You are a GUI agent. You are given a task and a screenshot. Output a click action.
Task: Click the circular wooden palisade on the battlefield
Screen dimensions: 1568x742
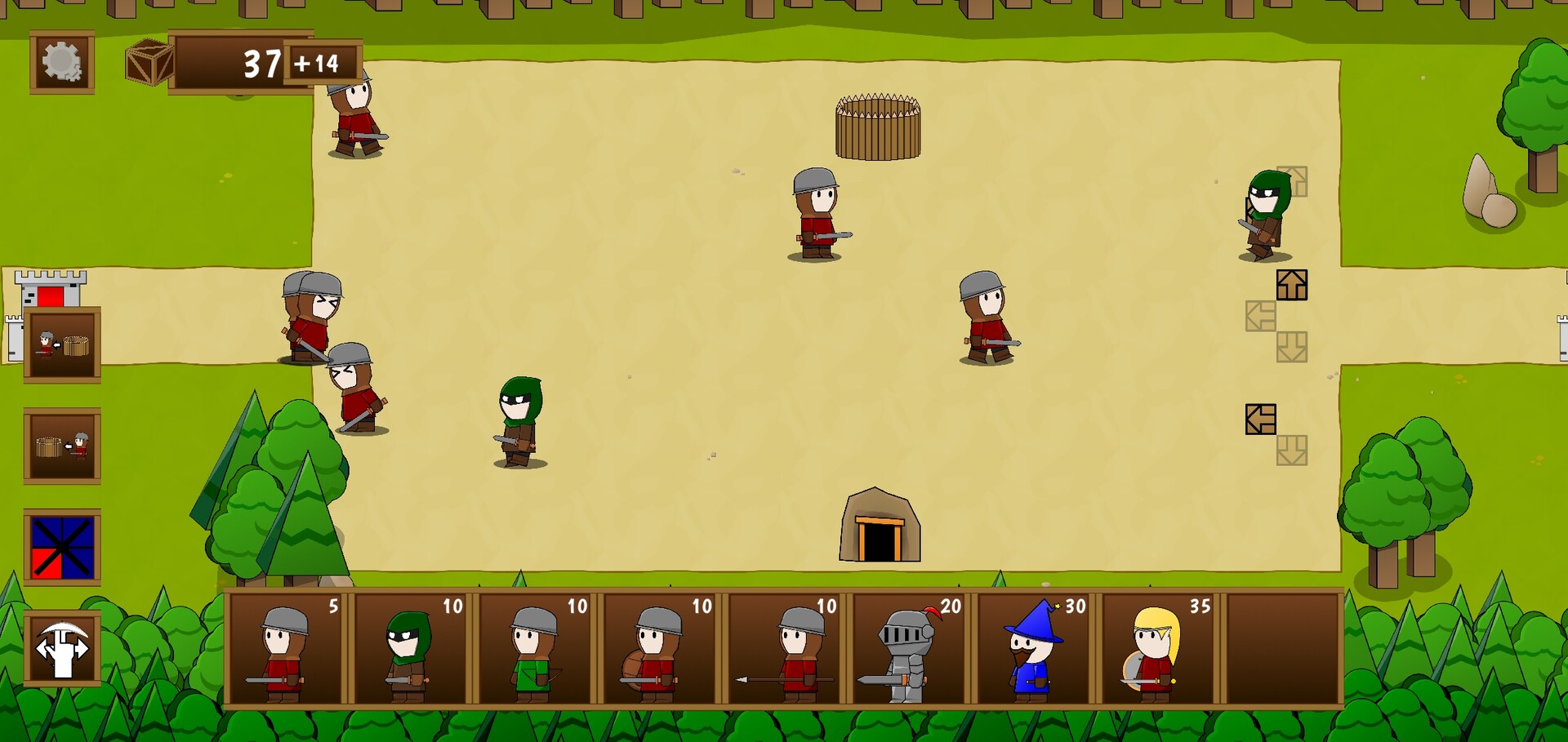877,127
